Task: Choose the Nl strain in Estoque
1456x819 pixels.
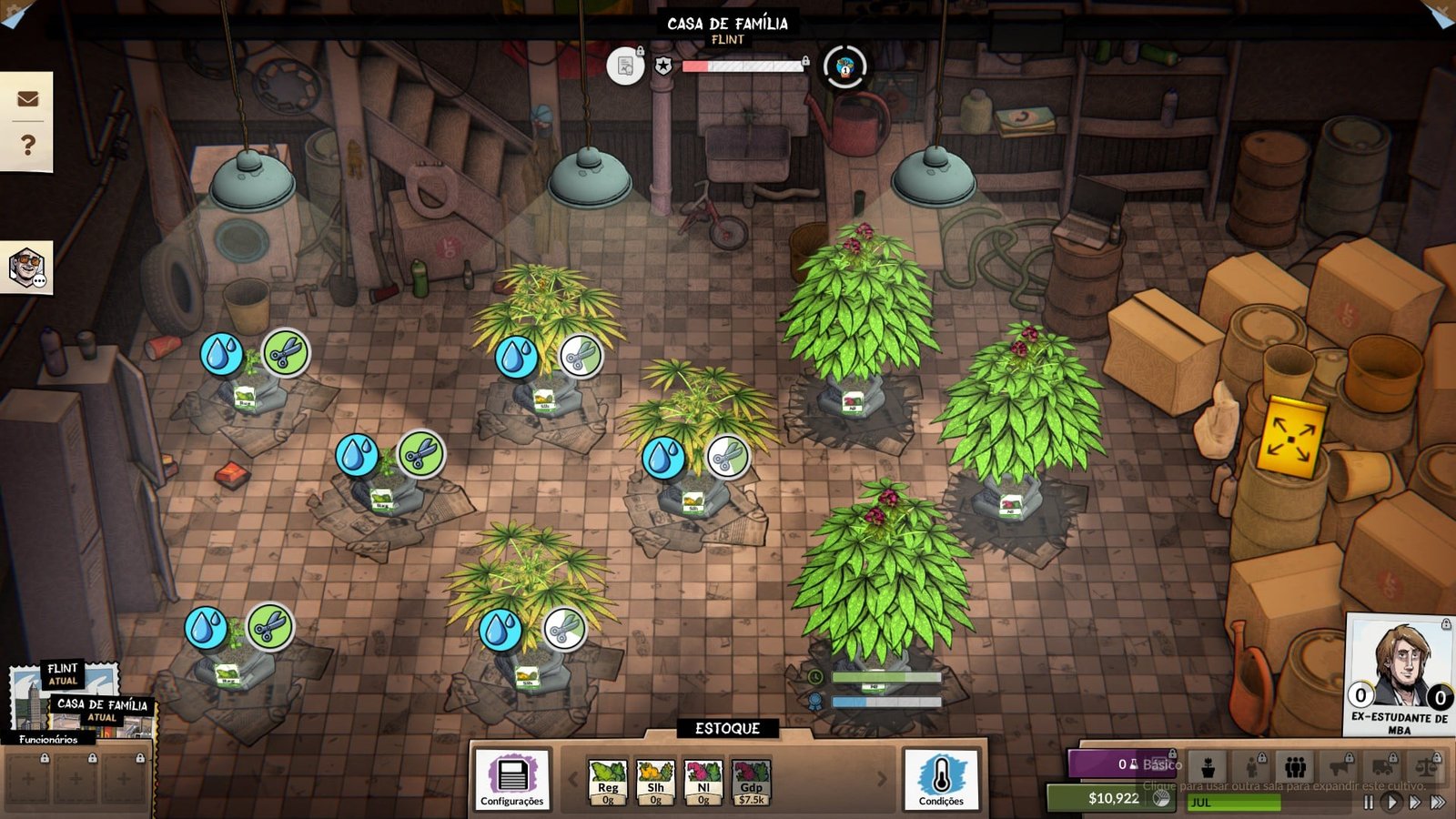Action: [x=703, y=782]
